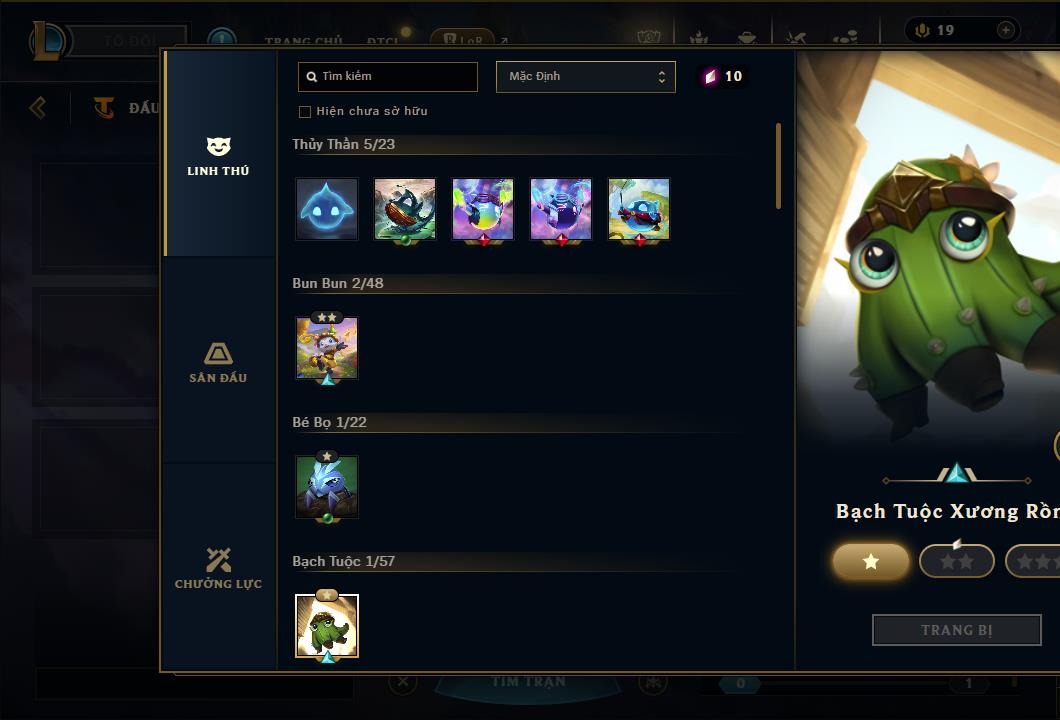Viewport: 1060px width, 720px height.
Task: Switch to the Linh Thú tab
Action: click(x=218, y=155)
